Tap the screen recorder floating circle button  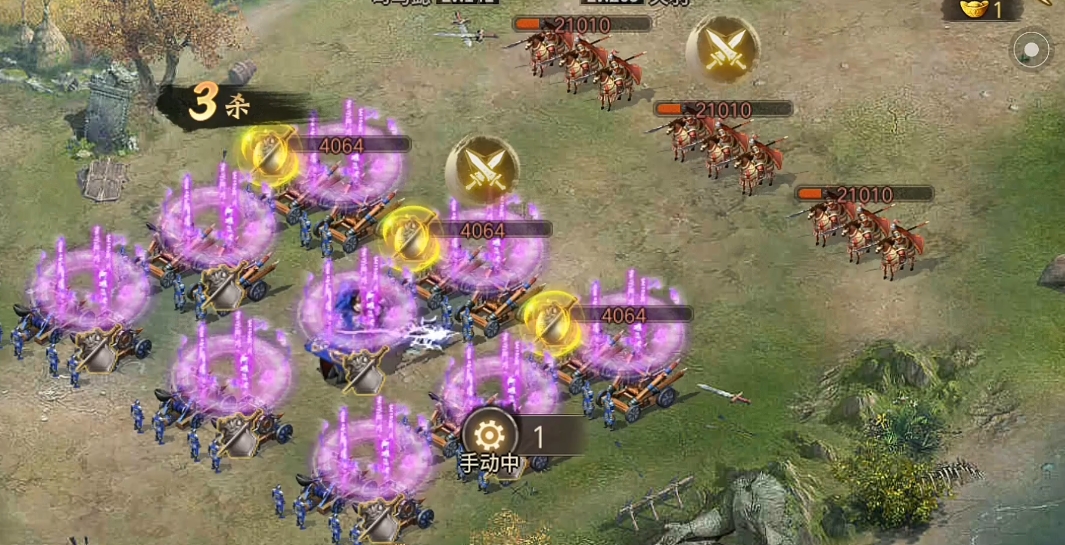[x=1031, y=49]
